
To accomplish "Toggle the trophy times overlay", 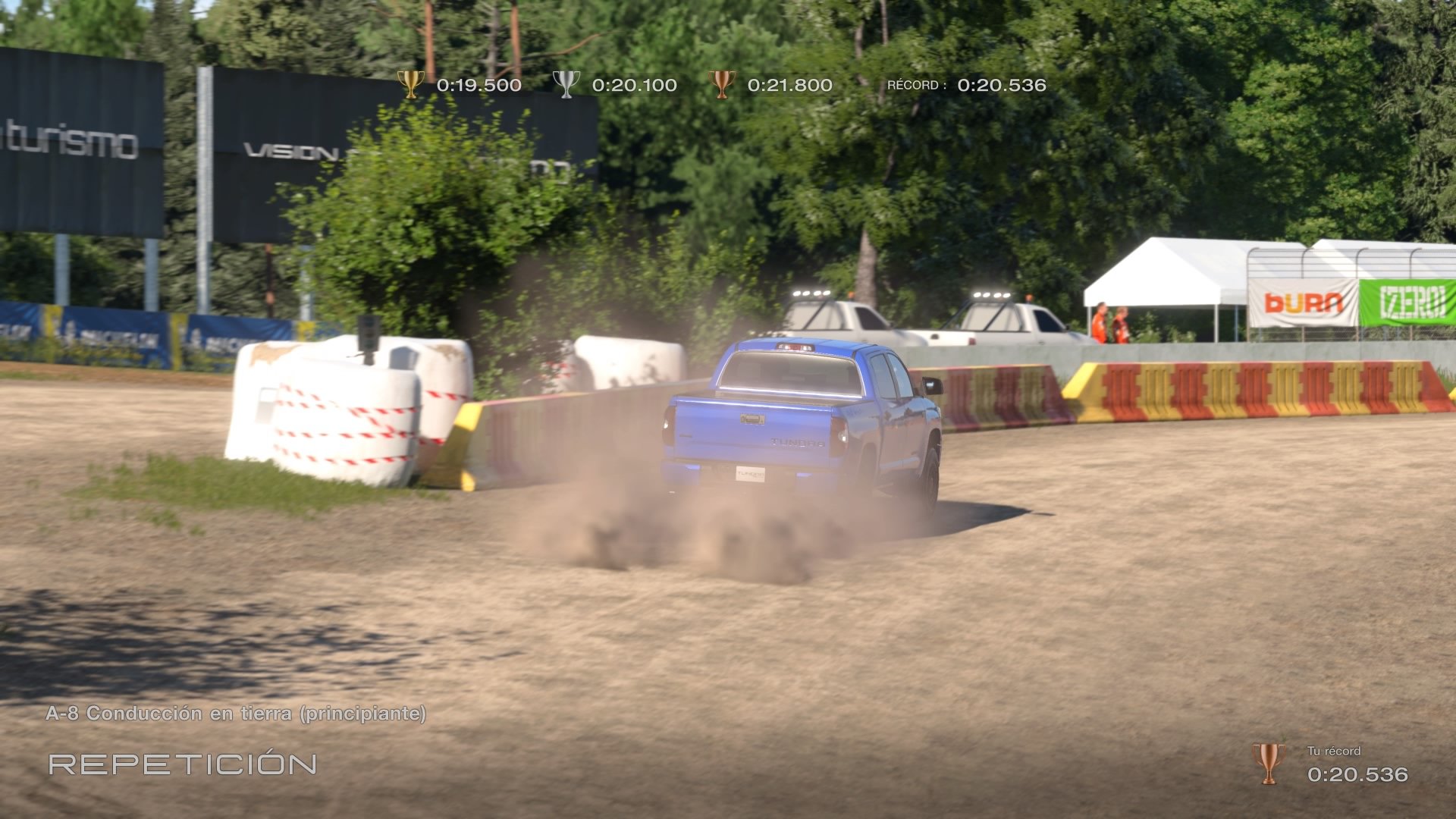I will tap(720, 85).
